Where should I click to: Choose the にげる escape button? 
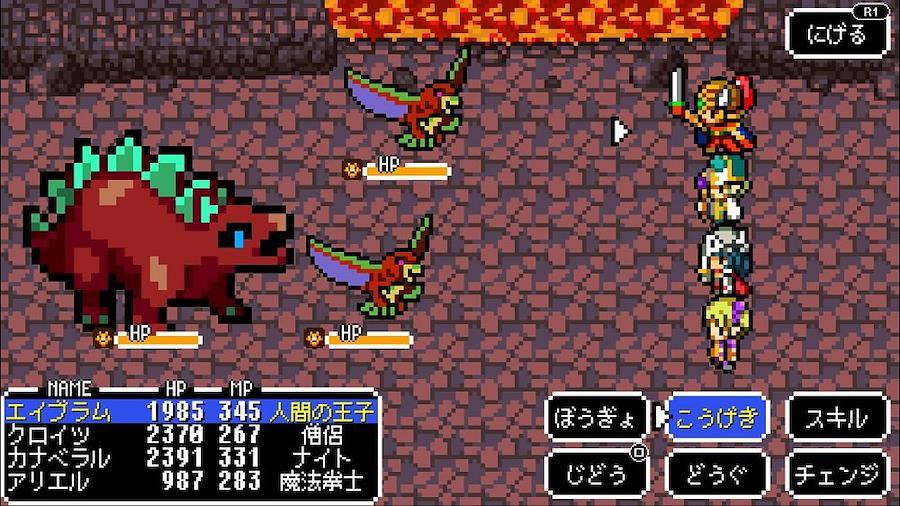(x=837, y=34)
